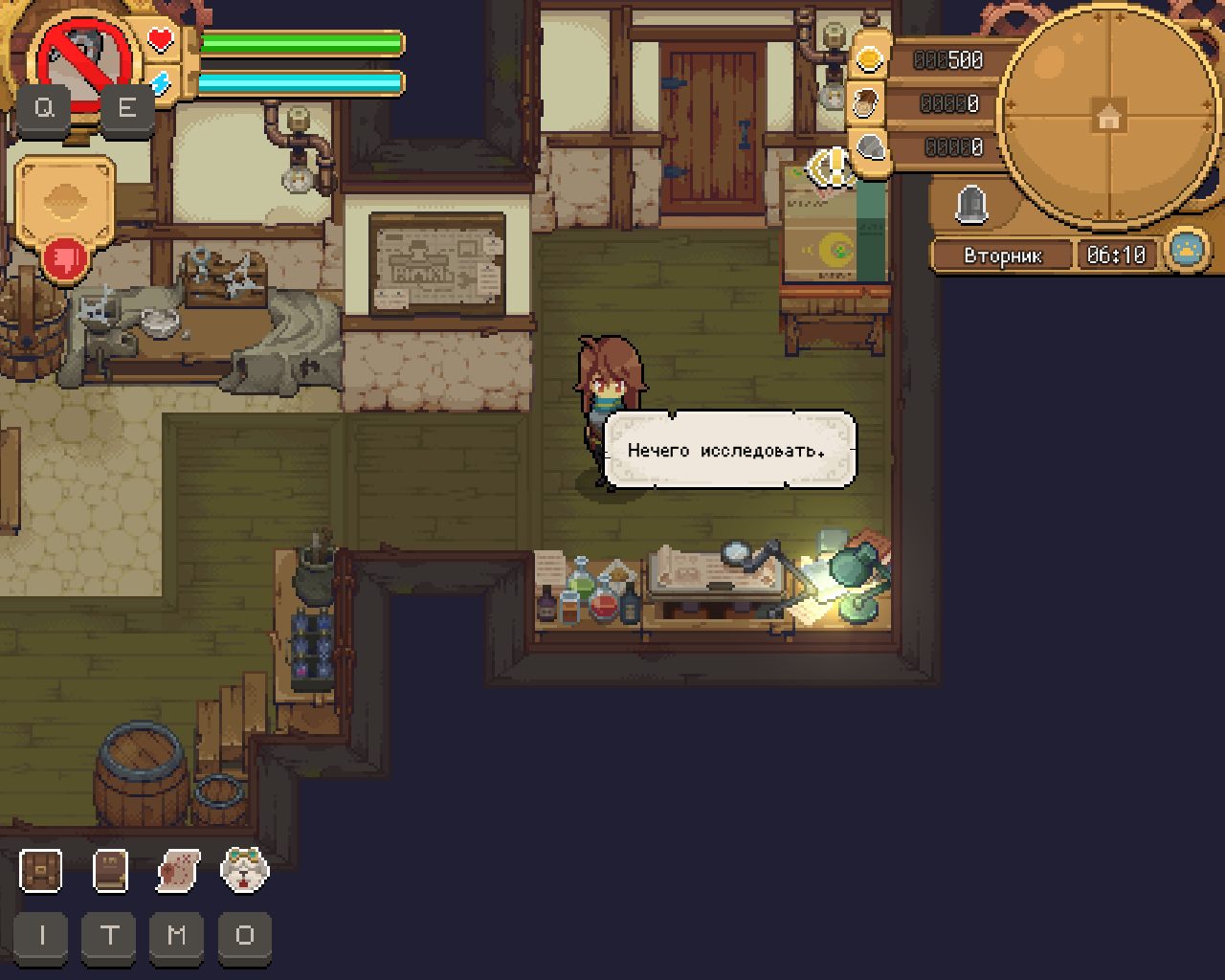Open the map scroll icon
Screen dimensions: 1225x980
pyautogui.click(x=178, y=871)
